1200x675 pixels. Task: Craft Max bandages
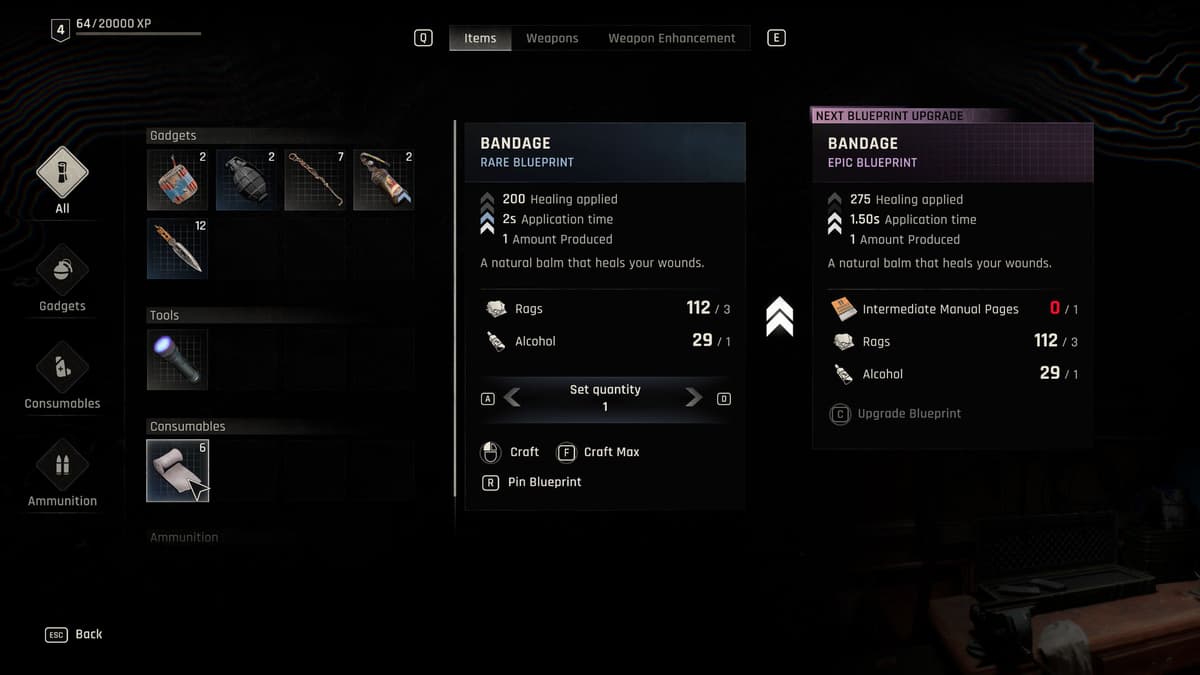pyautogui.click(x=599, y=452)
